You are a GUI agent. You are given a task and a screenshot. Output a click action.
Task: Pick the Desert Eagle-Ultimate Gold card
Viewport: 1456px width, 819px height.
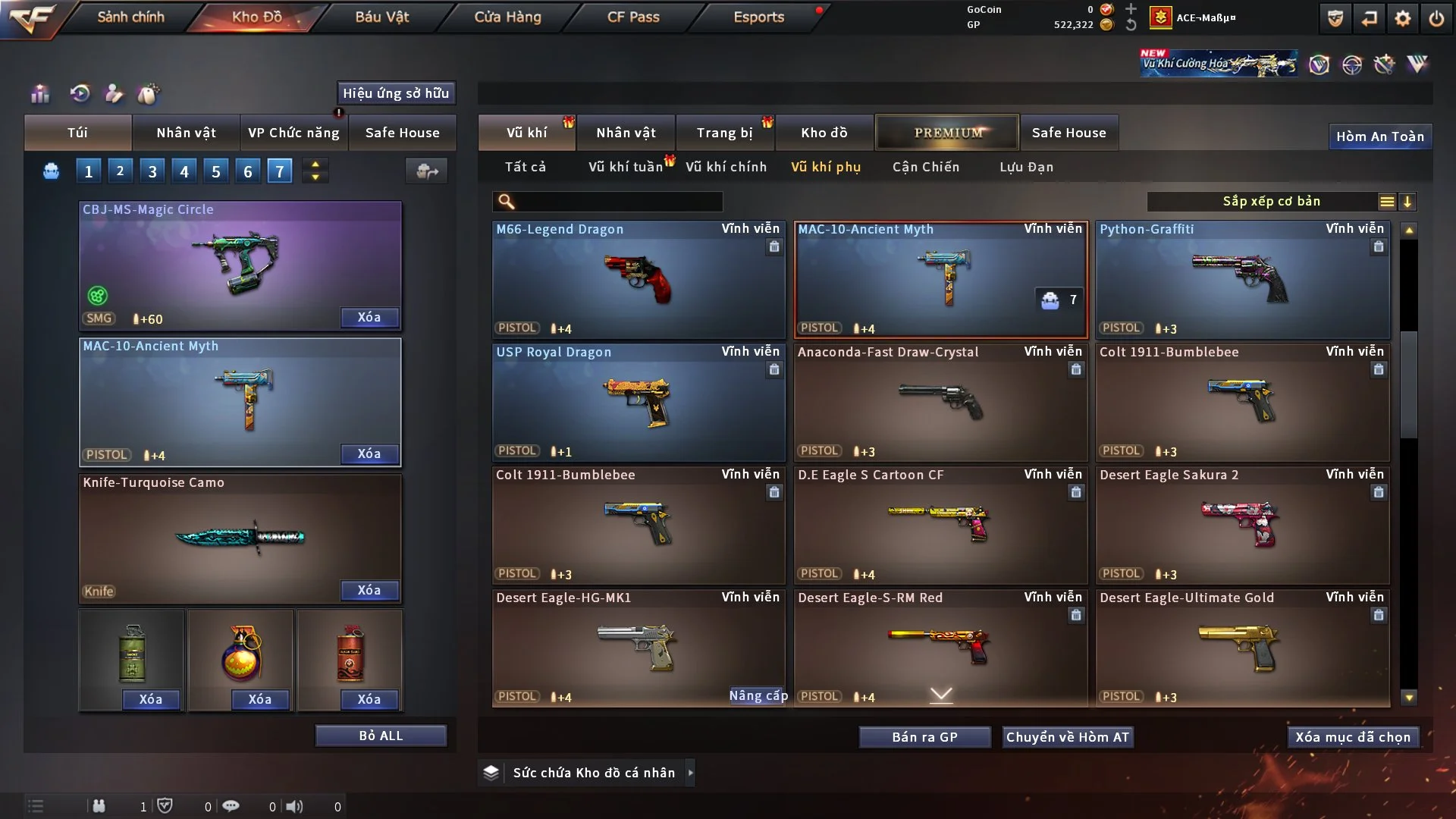click(1242, 648)
